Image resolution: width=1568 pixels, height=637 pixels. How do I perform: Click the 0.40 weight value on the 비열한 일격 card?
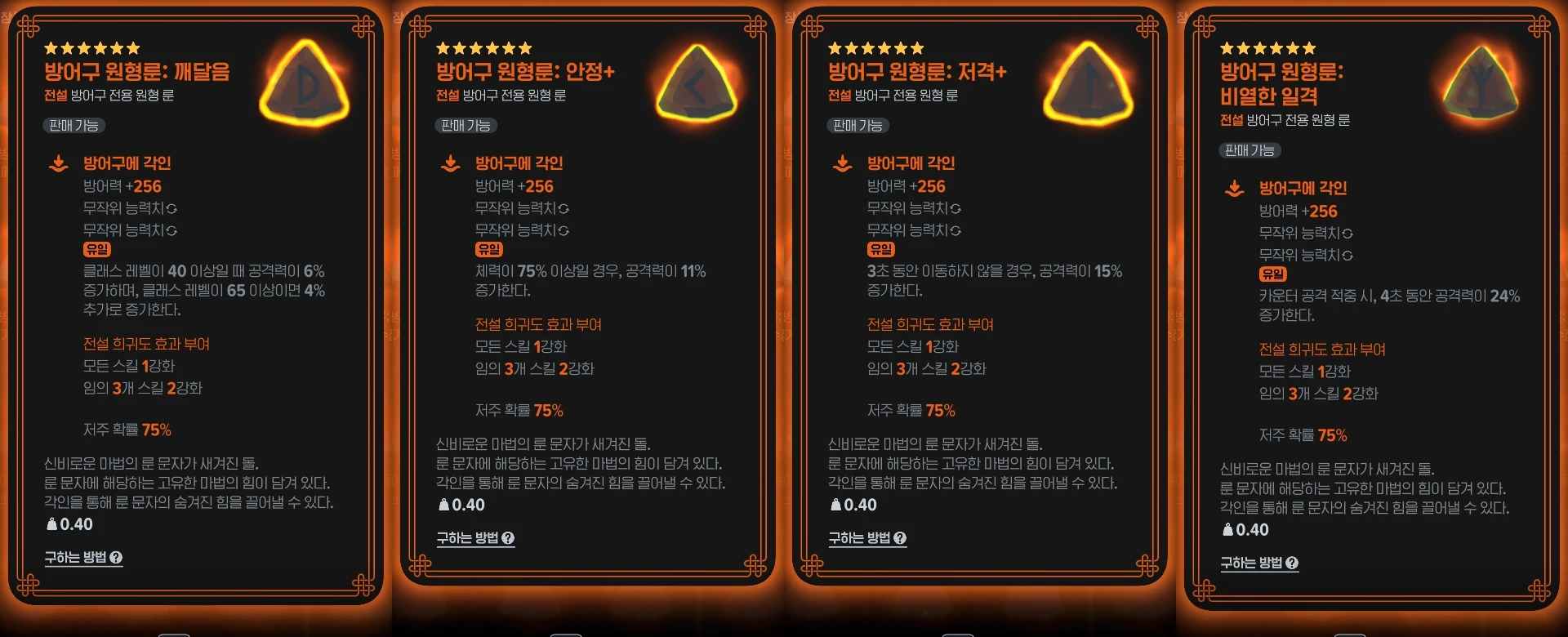[1254, 530]
